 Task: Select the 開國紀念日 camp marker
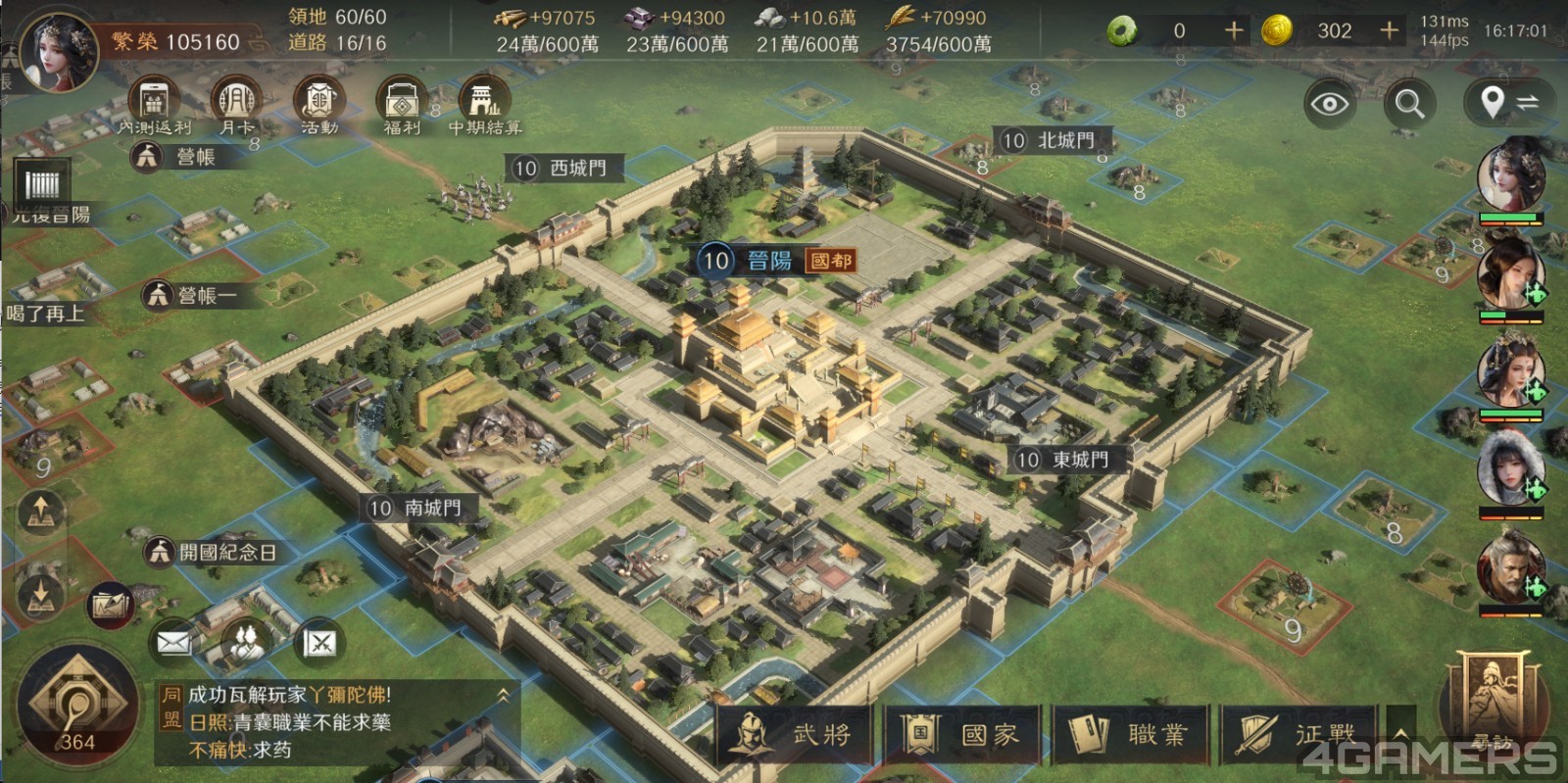[212, 552]
